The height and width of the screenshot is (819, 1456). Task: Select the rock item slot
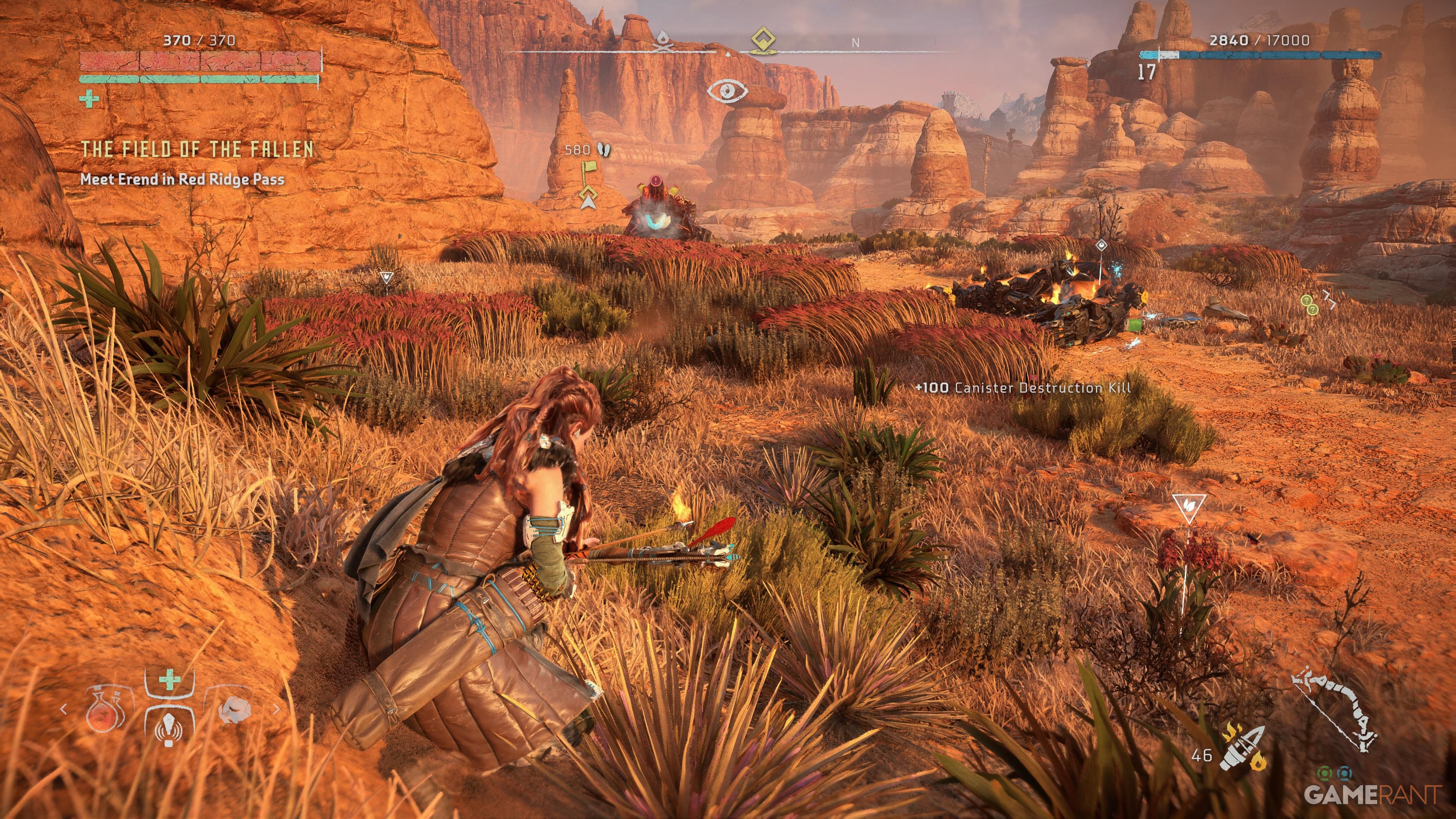(x=234, y=709)
